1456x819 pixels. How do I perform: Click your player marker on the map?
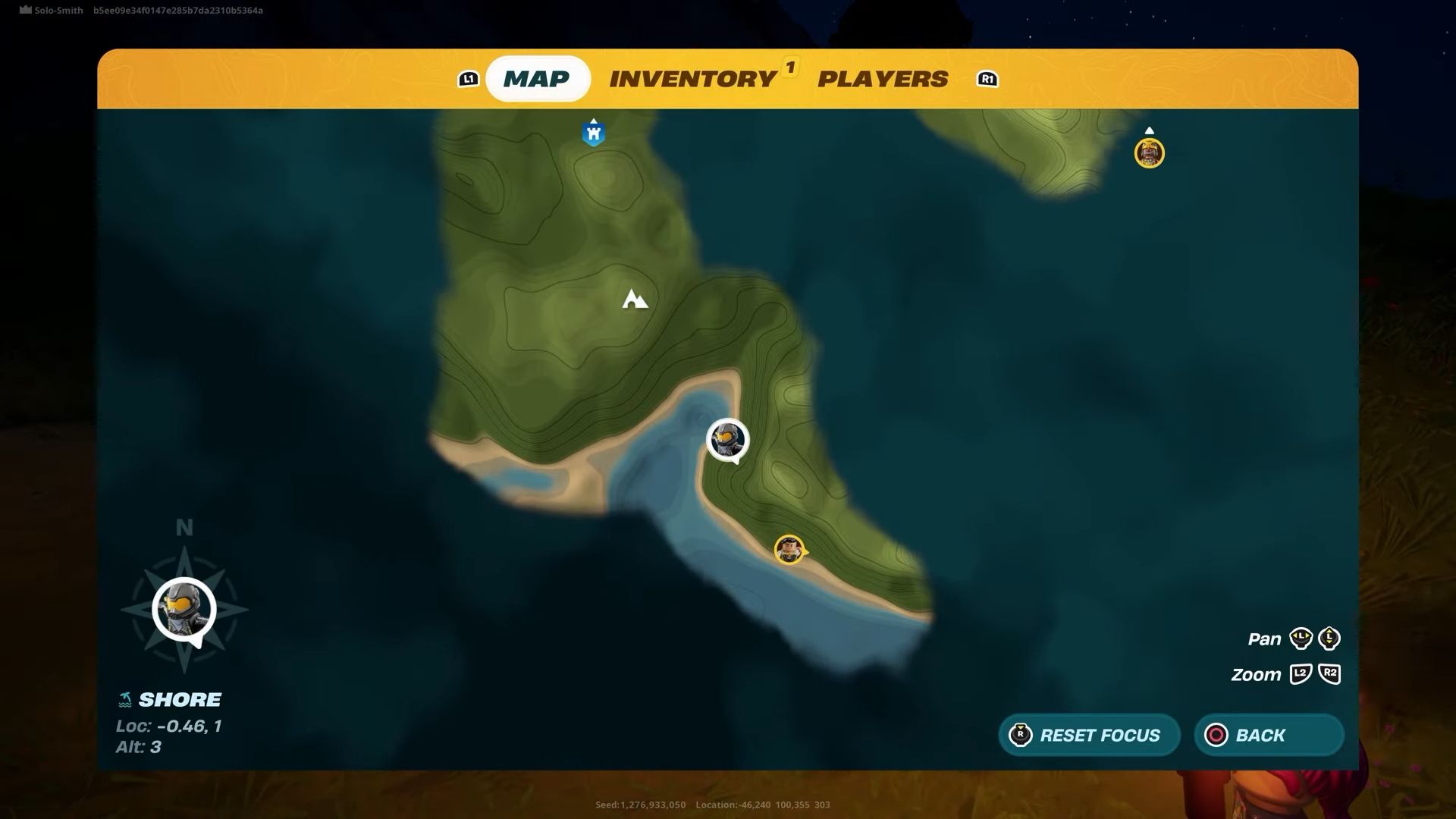[x=726, y=440]
